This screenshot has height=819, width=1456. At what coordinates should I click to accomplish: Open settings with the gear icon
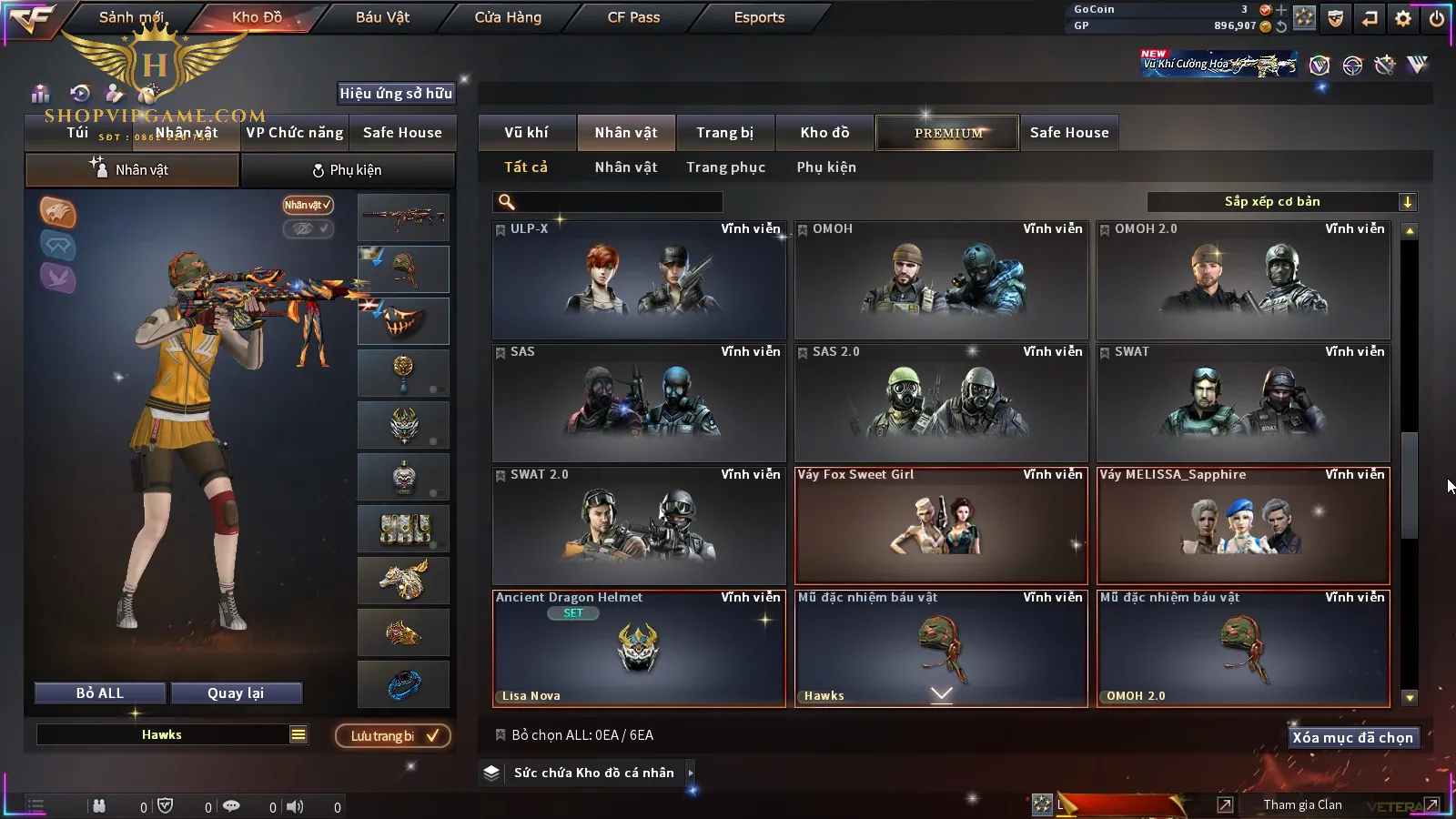pyautogui.click(x=1403, y=18)
